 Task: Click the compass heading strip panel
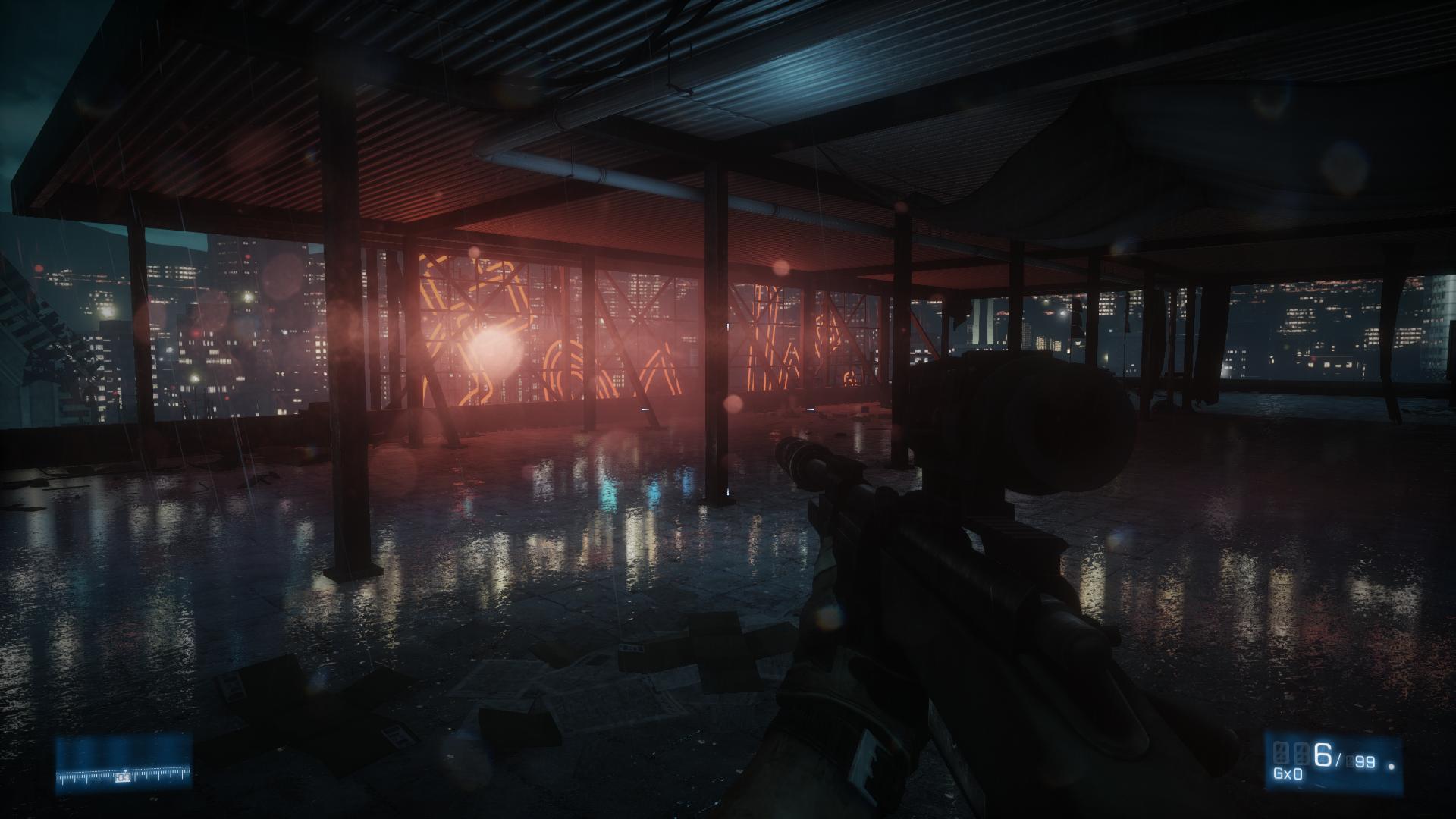pos(124,764)
